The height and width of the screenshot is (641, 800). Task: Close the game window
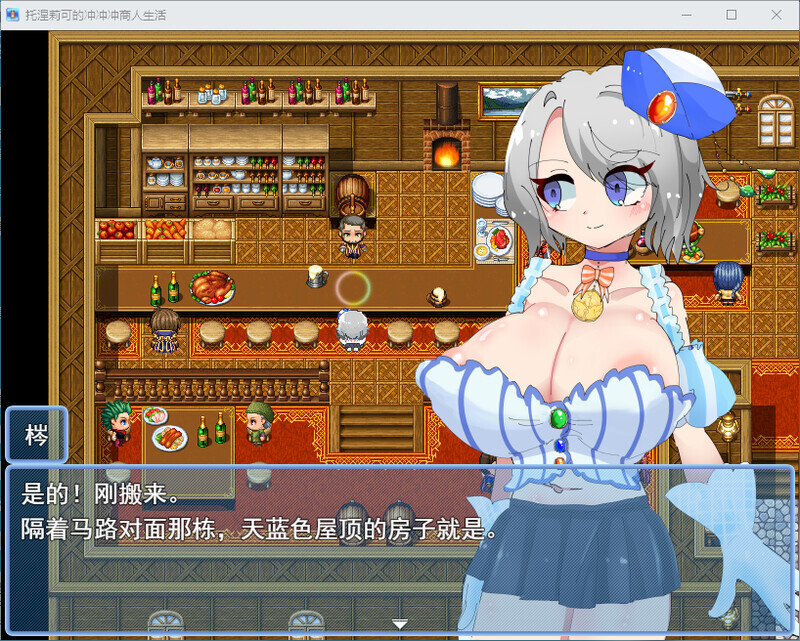[776, 15]
